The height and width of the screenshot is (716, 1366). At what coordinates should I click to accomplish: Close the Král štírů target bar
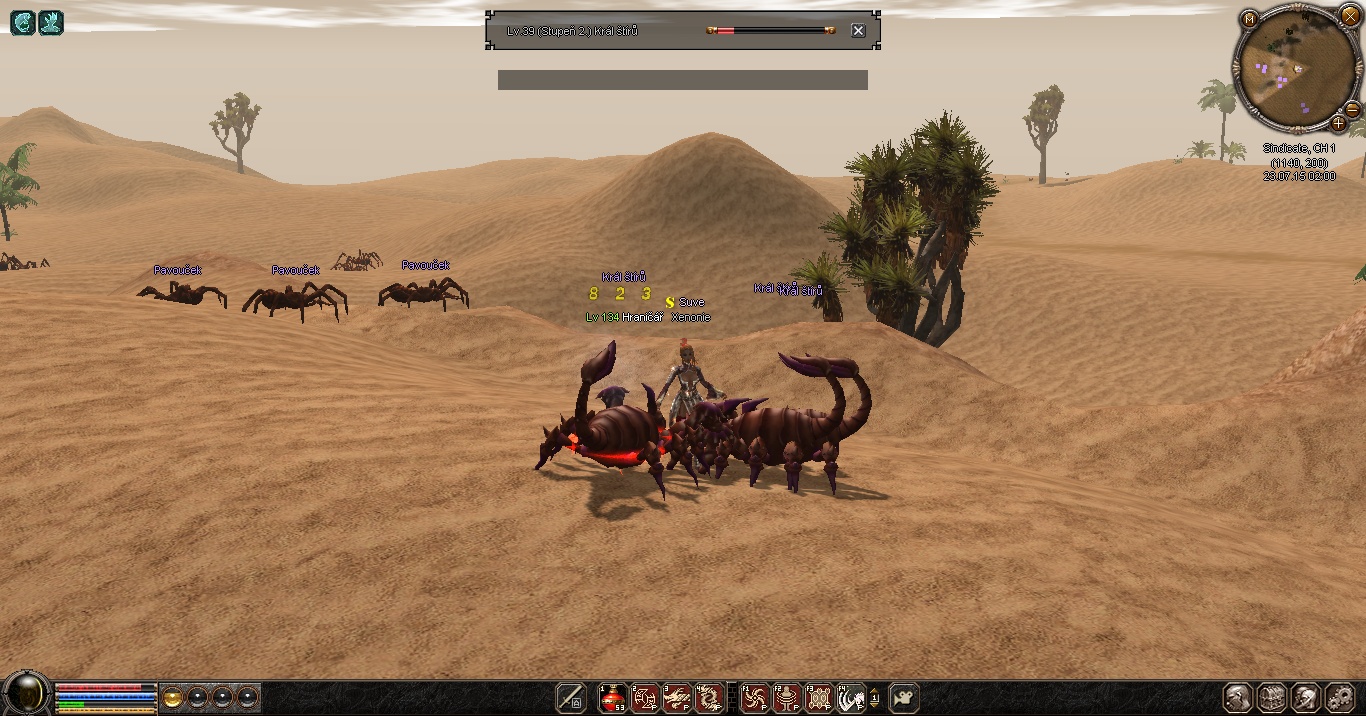[x=858, y=31]
